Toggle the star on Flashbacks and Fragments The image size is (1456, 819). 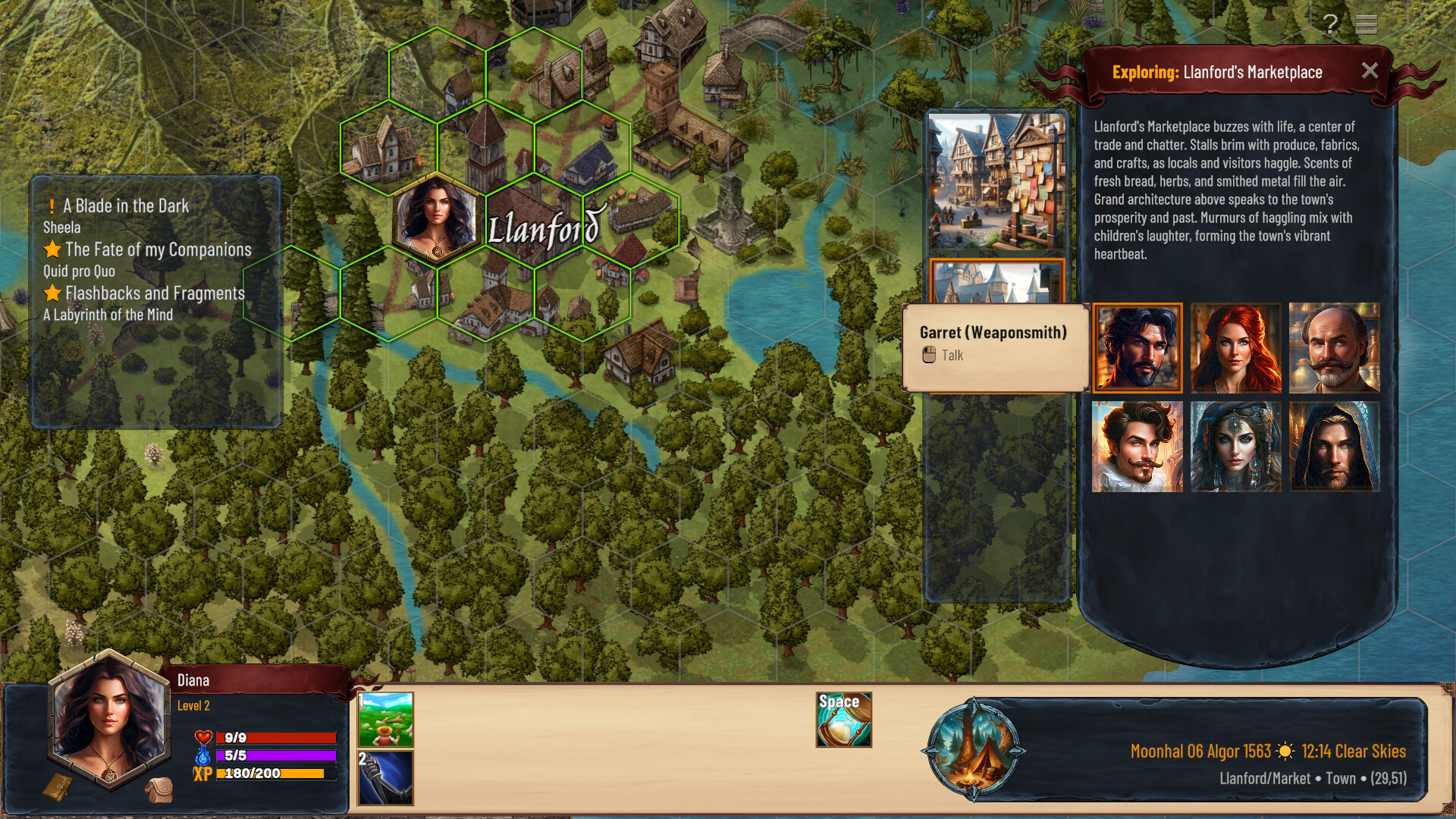[52, 293]
